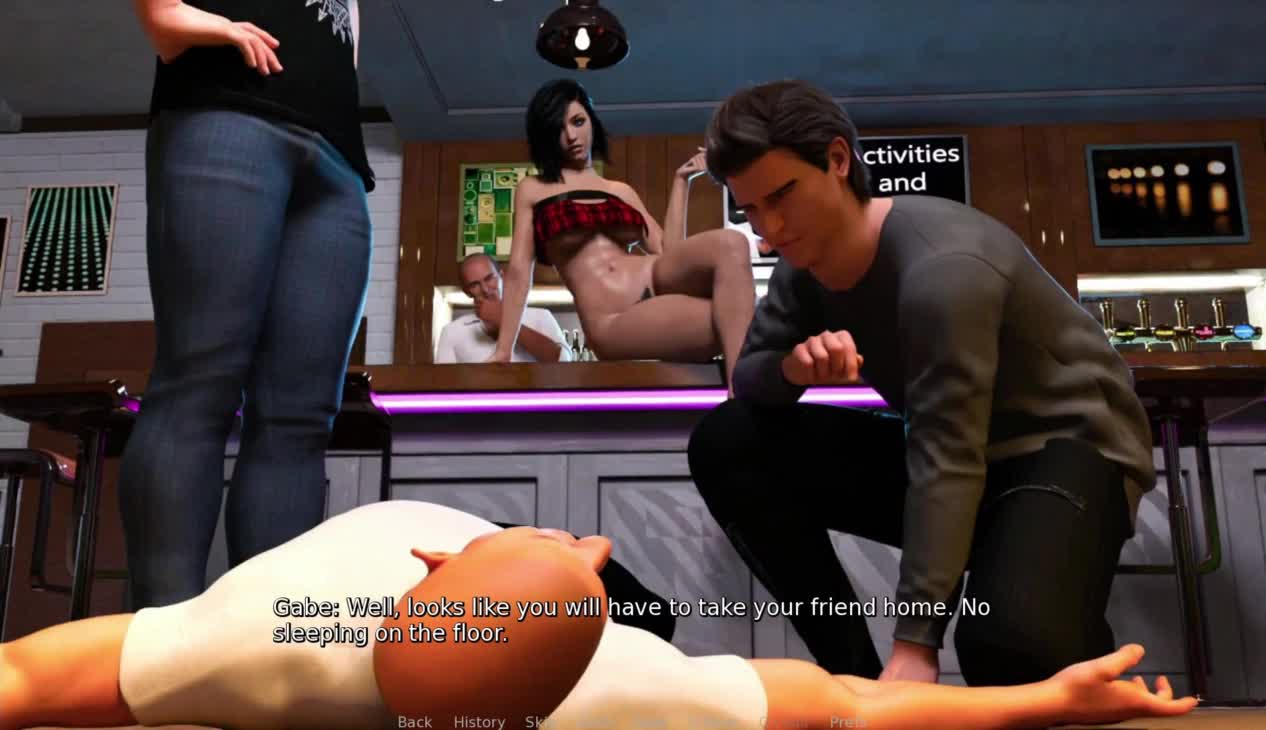Viewport: 1266px width, 730px height.
Task: Open the Prefs menu
Action: (847, 722)
